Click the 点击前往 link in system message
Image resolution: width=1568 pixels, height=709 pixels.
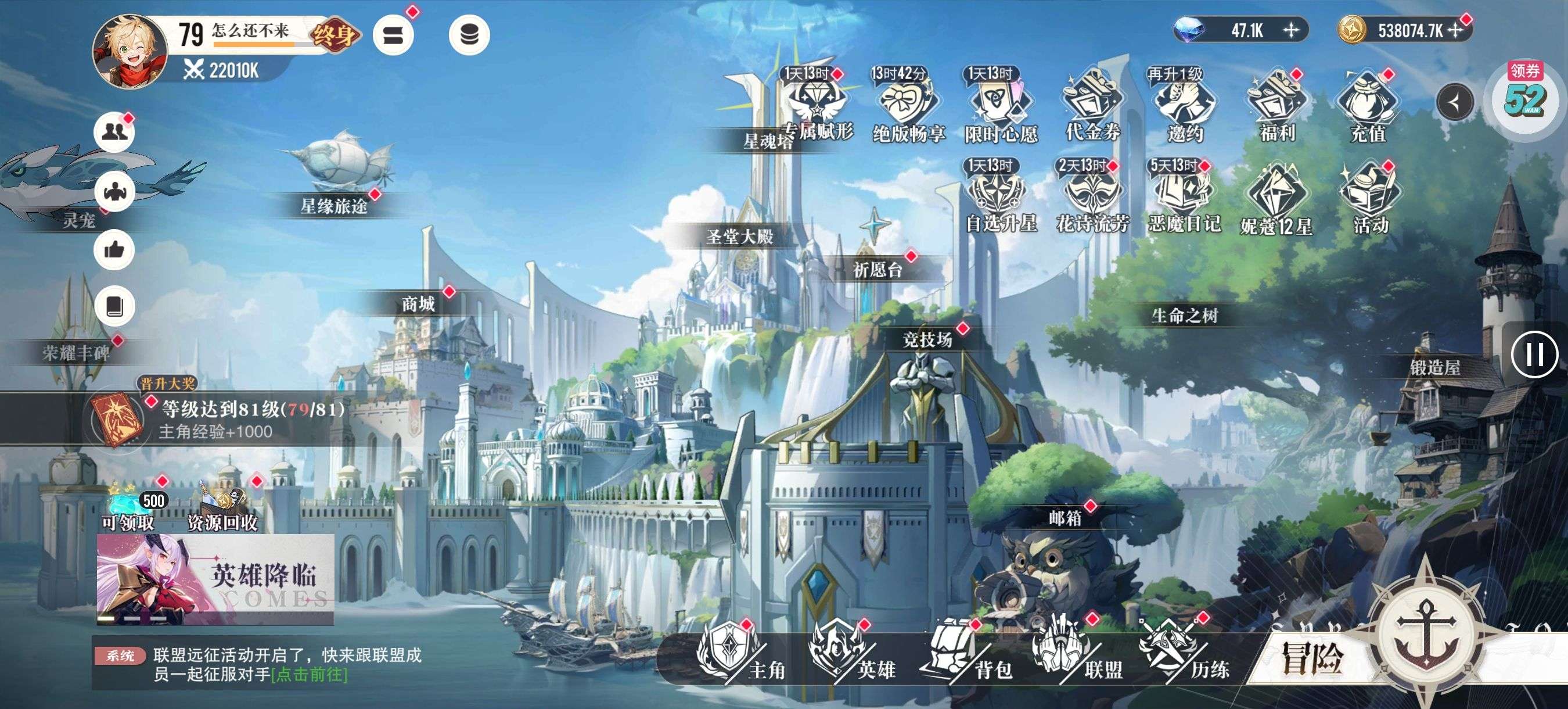[309, 674]
